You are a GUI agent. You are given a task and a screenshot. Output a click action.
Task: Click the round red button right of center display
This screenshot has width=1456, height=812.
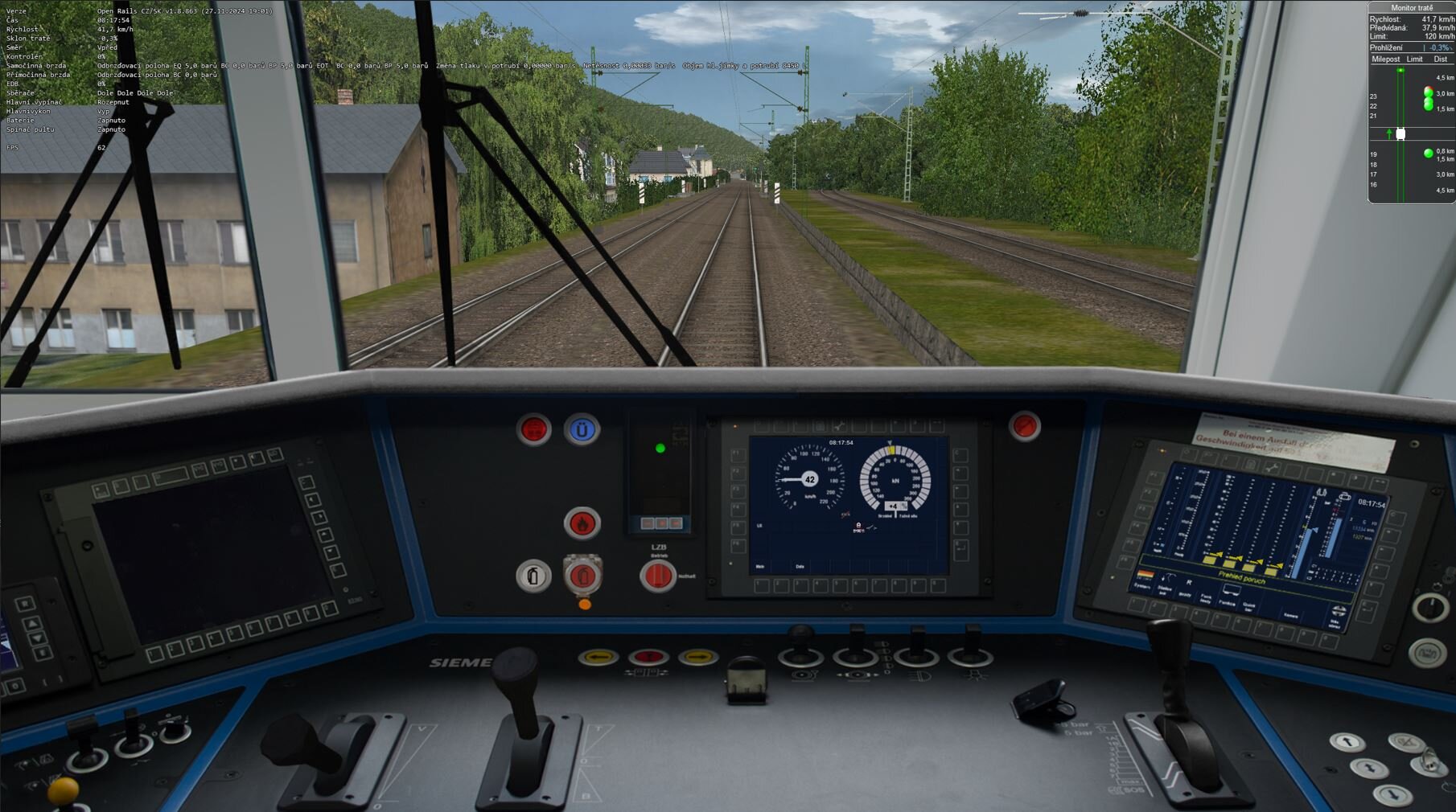(1024, 426)
